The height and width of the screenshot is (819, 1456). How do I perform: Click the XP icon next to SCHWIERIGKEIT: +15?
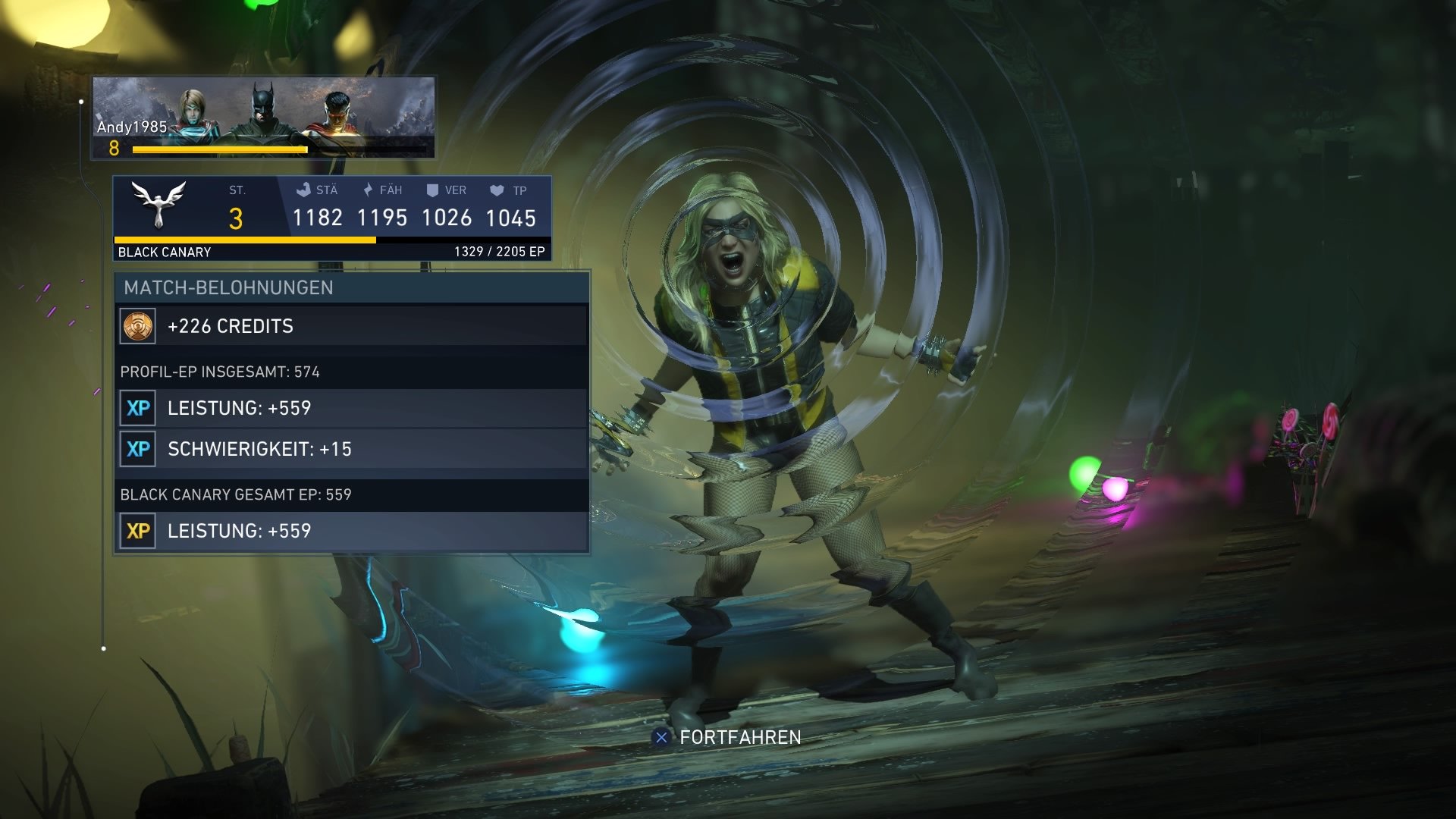pyautogui.click(x=138, y=449)
